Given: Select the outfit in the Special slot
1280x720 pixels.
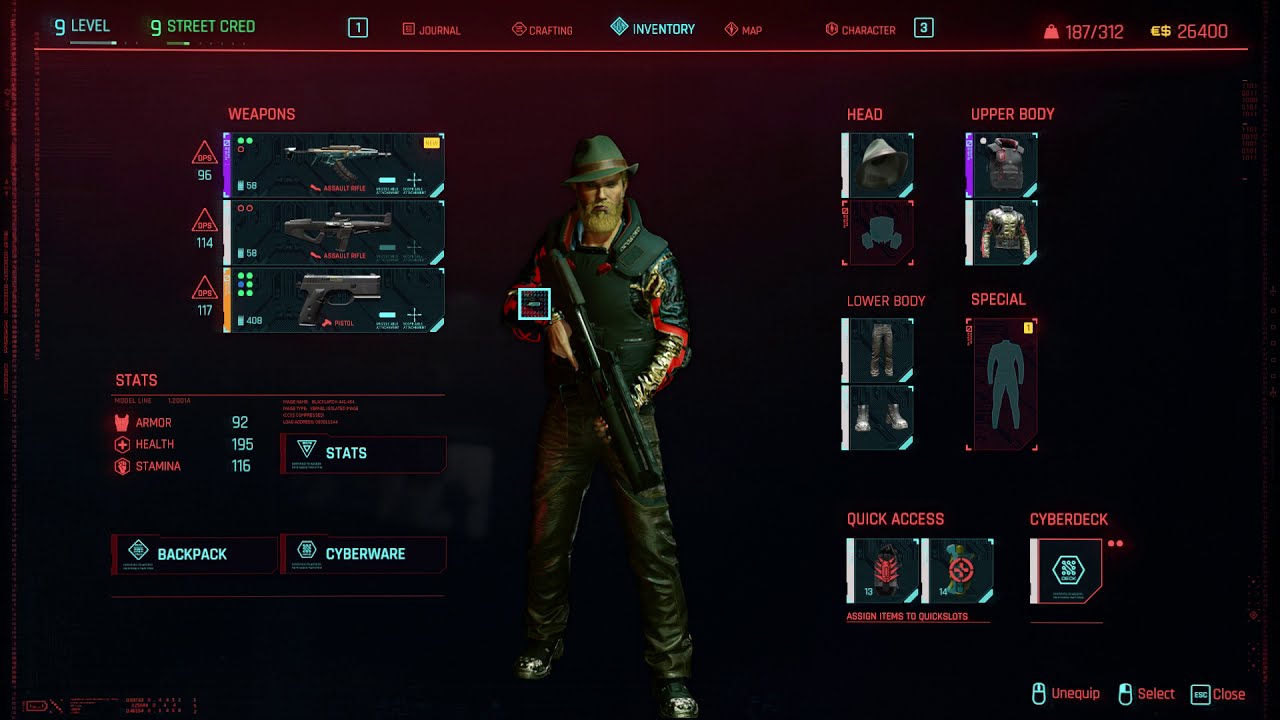Looking at the screenshot, I should (1001, 382).
